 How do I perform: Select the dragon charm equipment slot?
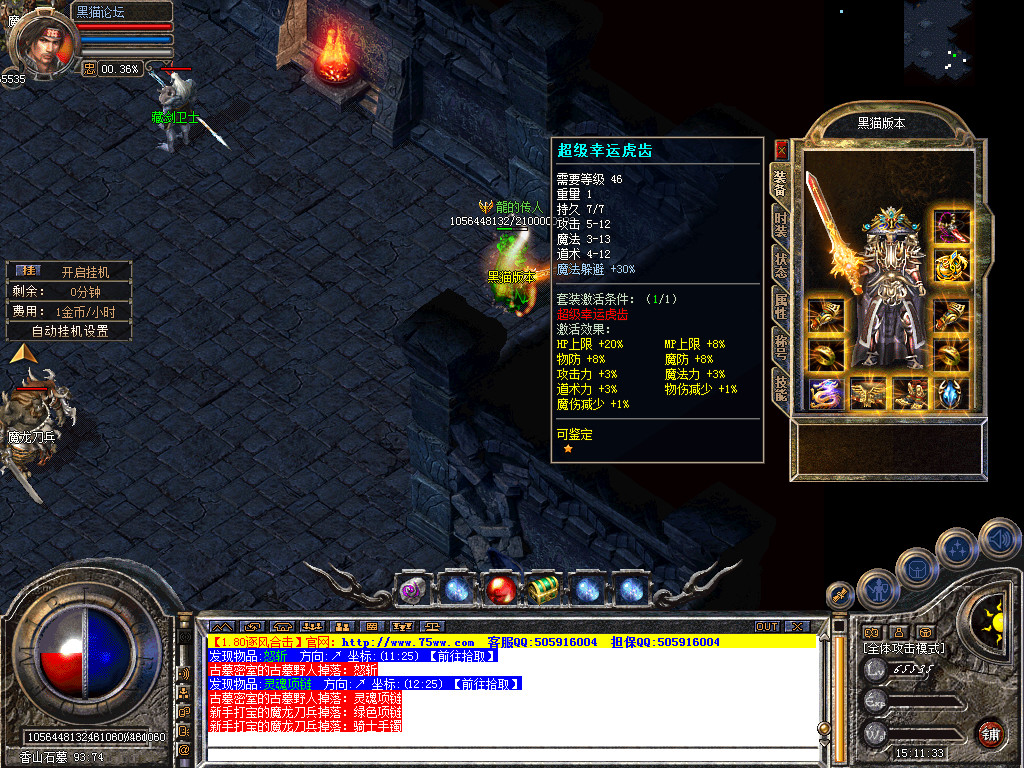click(x=825, y=393)
